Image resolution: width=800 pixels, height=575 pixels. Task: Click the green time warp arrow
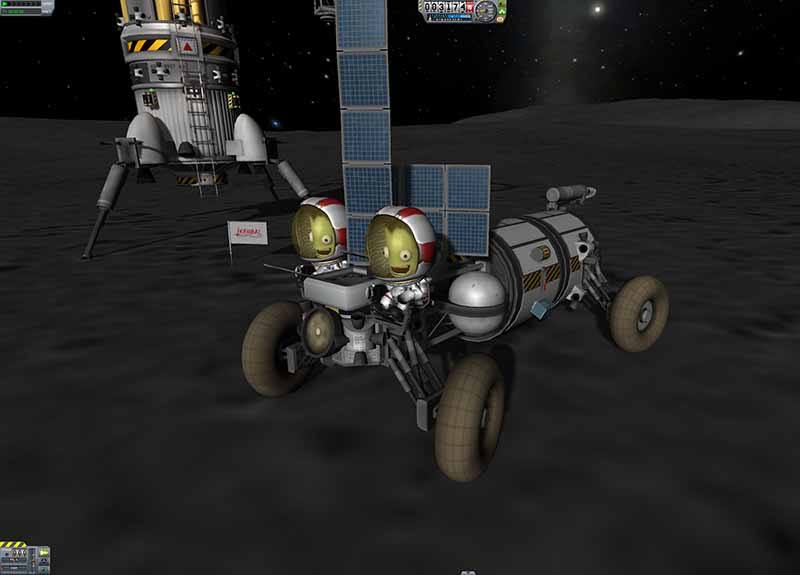pyautogui.click(x=6, y=5)
